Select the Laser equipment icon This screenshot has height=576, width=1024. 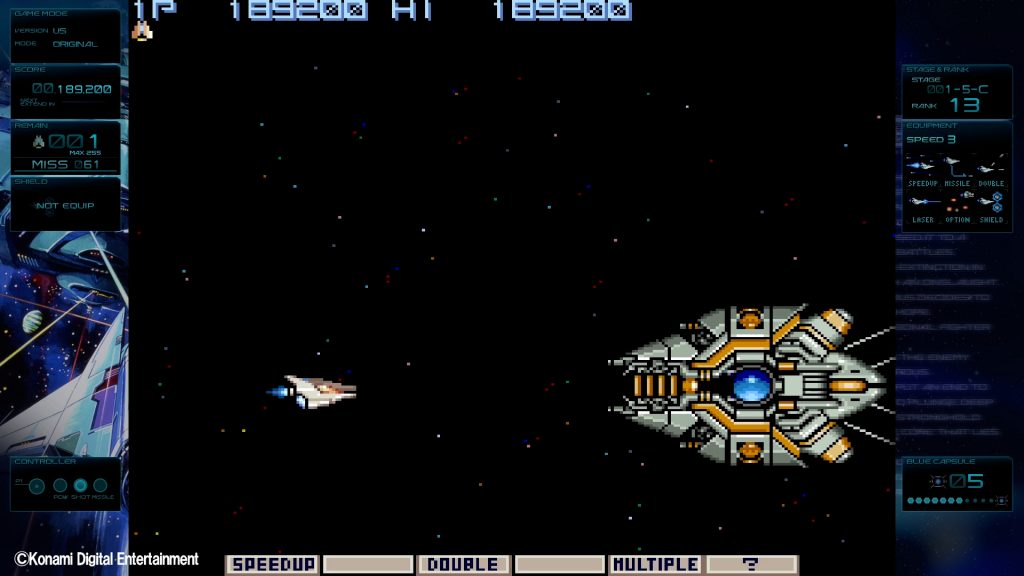coord(922,201)
